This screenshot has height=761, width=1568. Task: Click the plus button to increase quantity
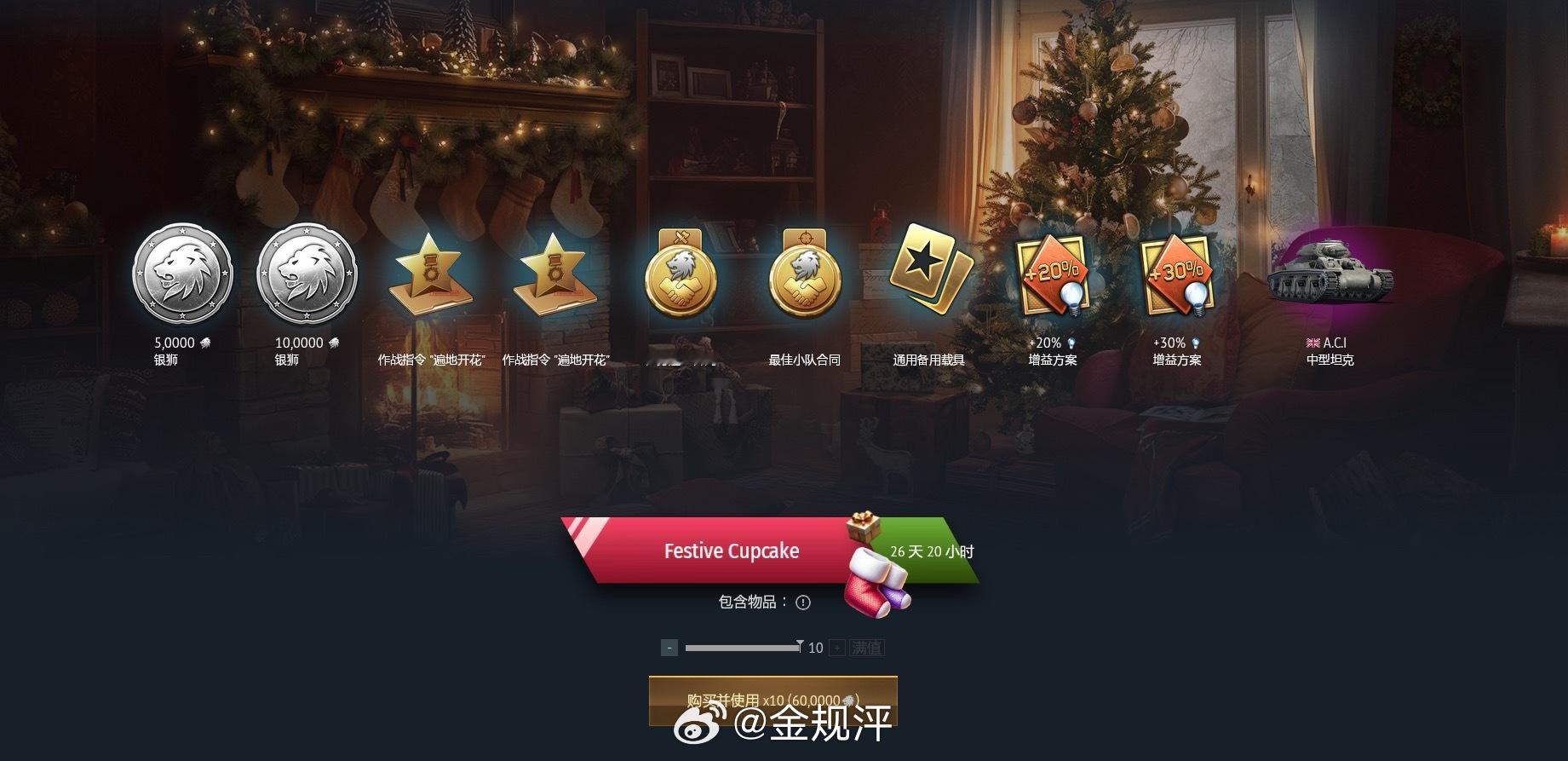838,647
